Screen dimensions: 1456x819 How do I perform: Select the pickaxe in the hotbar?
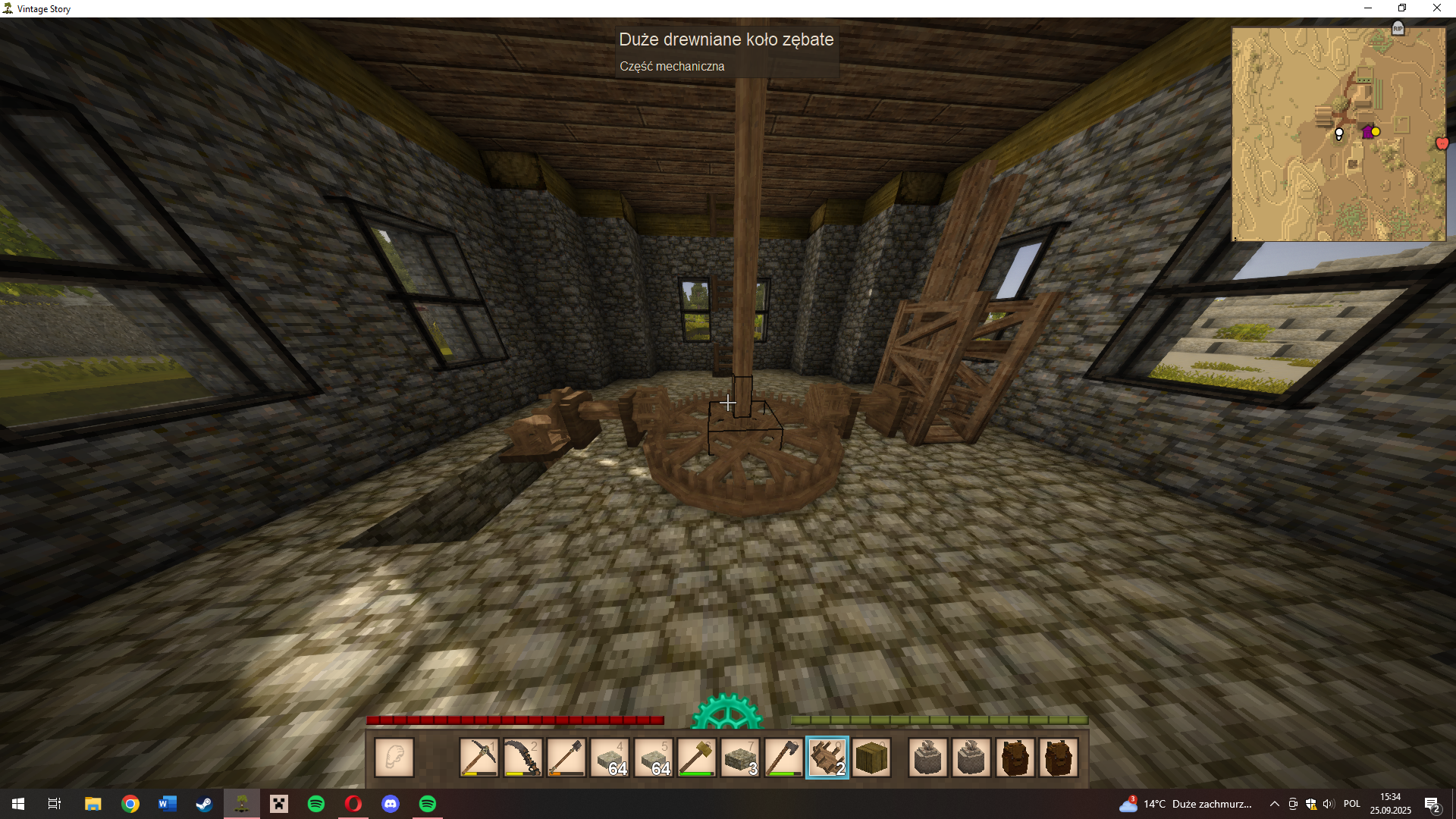pos(479,758)
